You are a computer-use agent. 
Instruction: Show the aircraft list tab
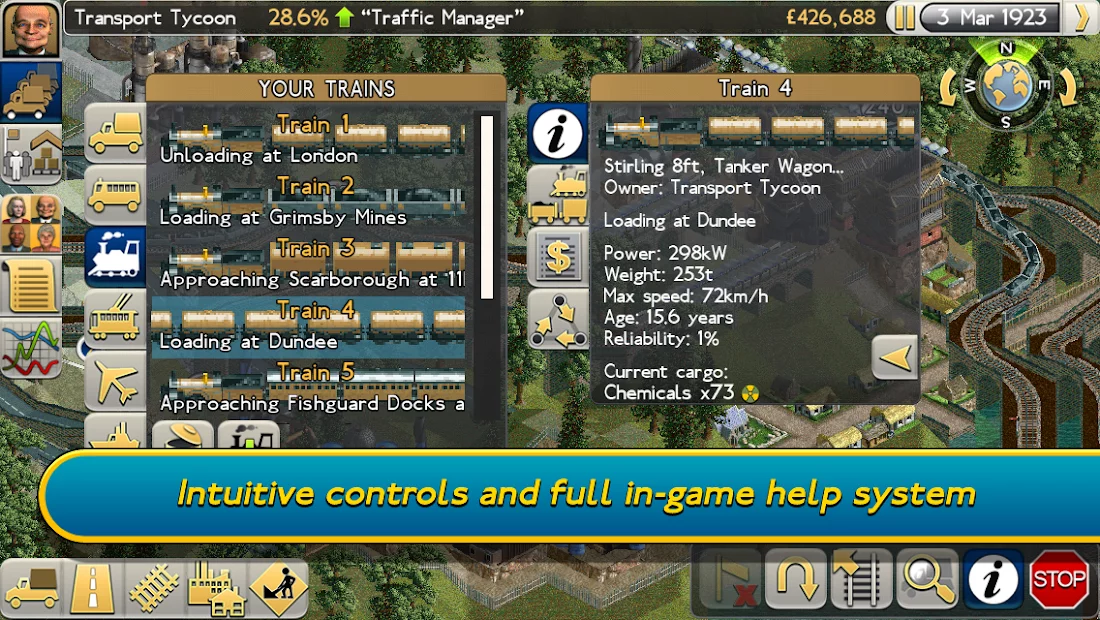click(x=115, y=381)
